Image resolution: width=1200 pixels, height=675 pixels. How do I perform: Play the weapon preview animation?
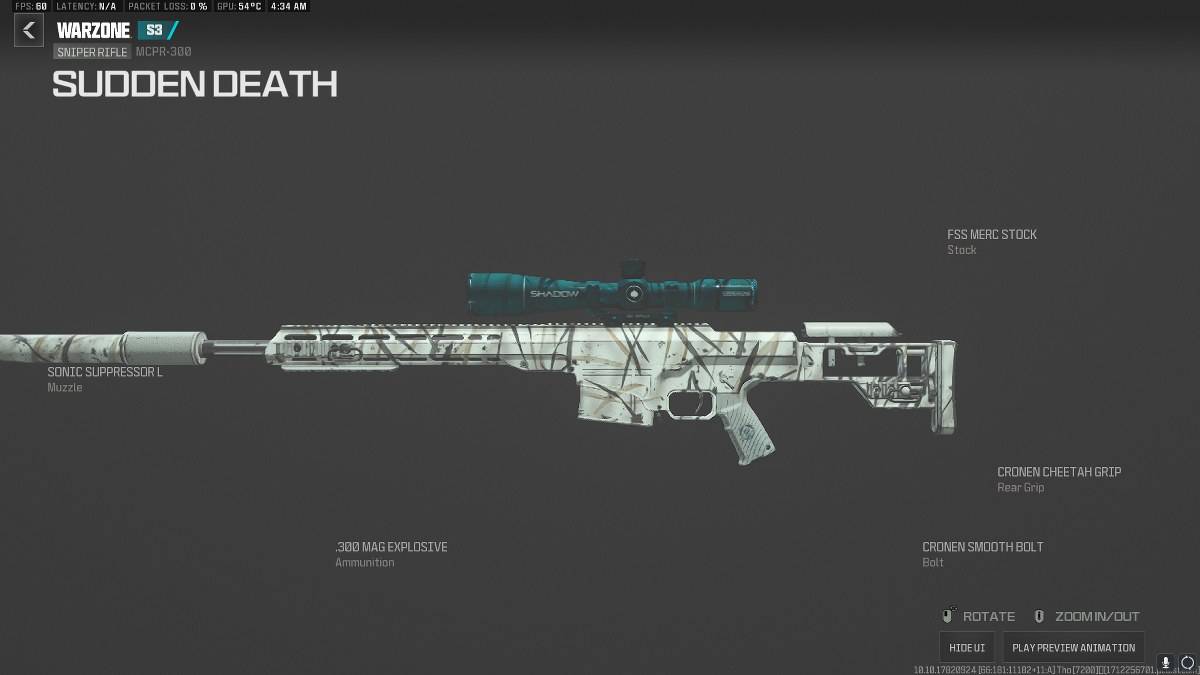pyautogui.click(x=1073, y=647)
